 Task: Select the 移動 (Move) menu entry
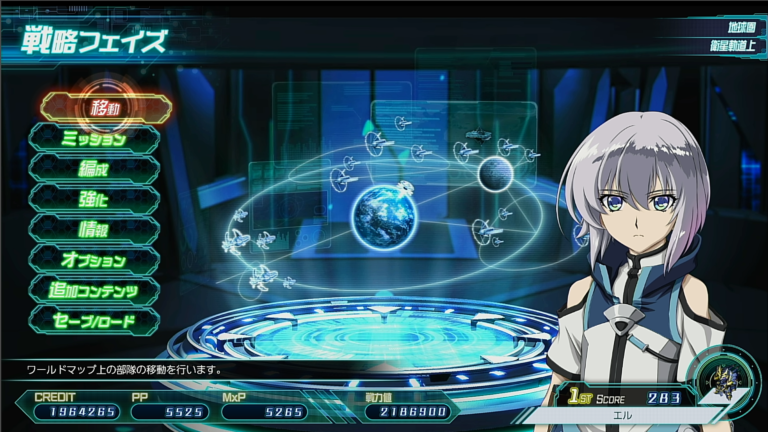point(105,108)
